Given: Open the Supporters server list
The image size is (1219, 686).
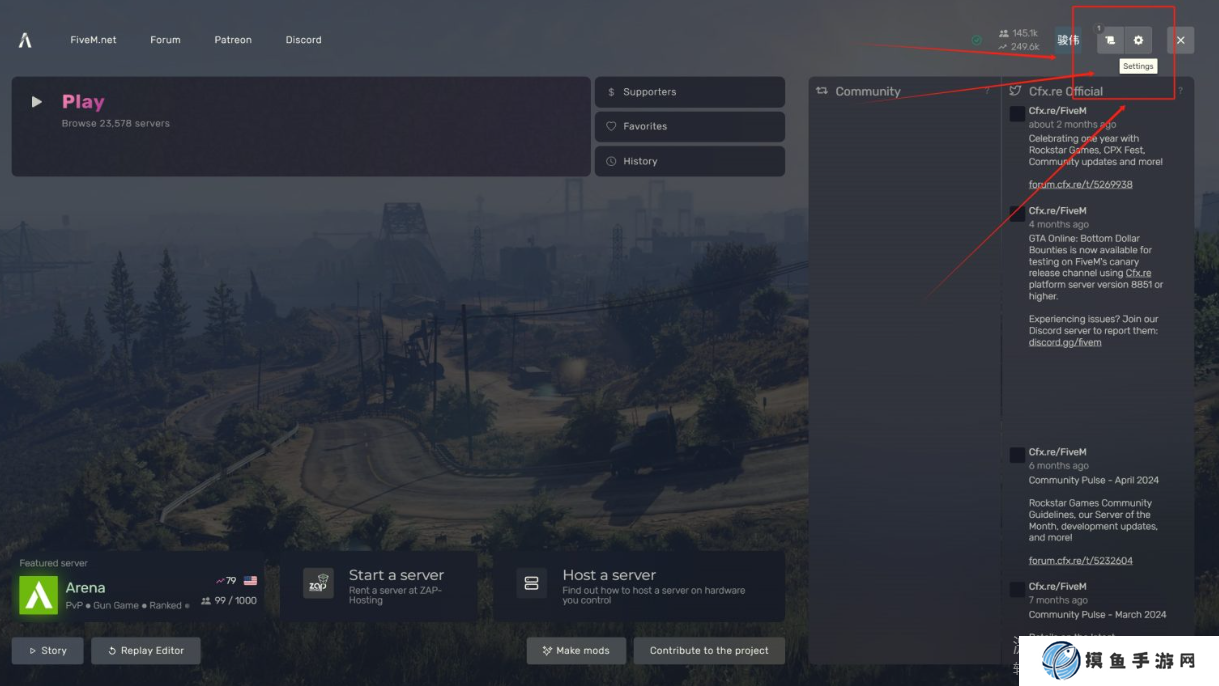Looking at the screenshot, I should click(689, 92).
